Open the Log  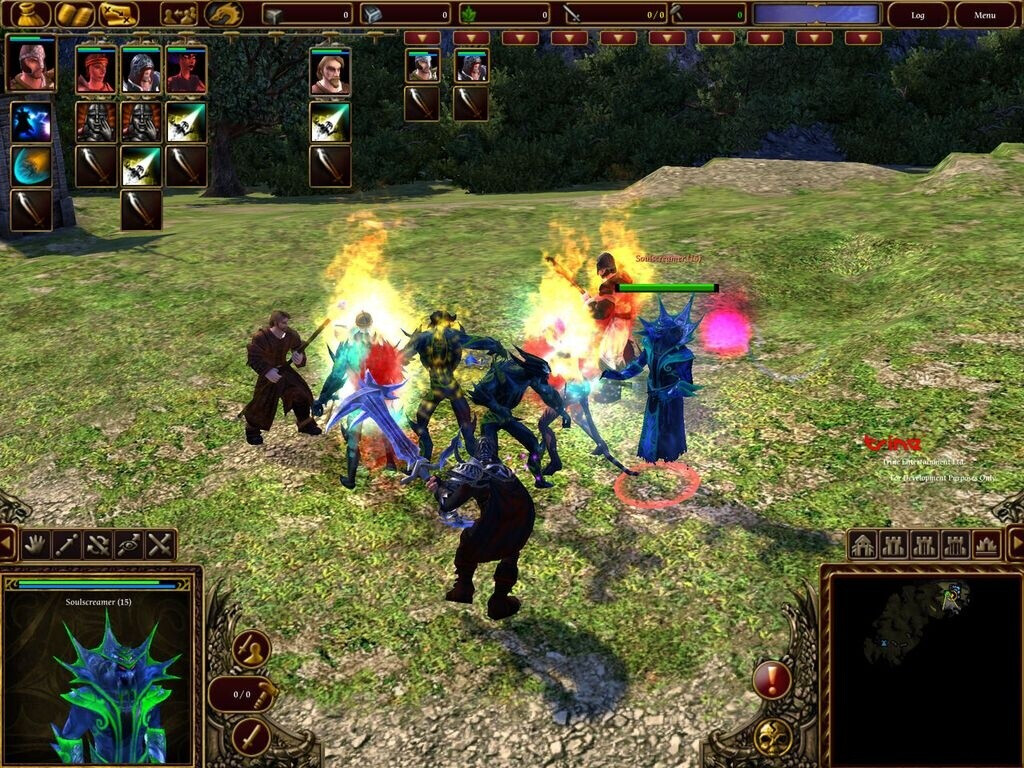(917, 15)
